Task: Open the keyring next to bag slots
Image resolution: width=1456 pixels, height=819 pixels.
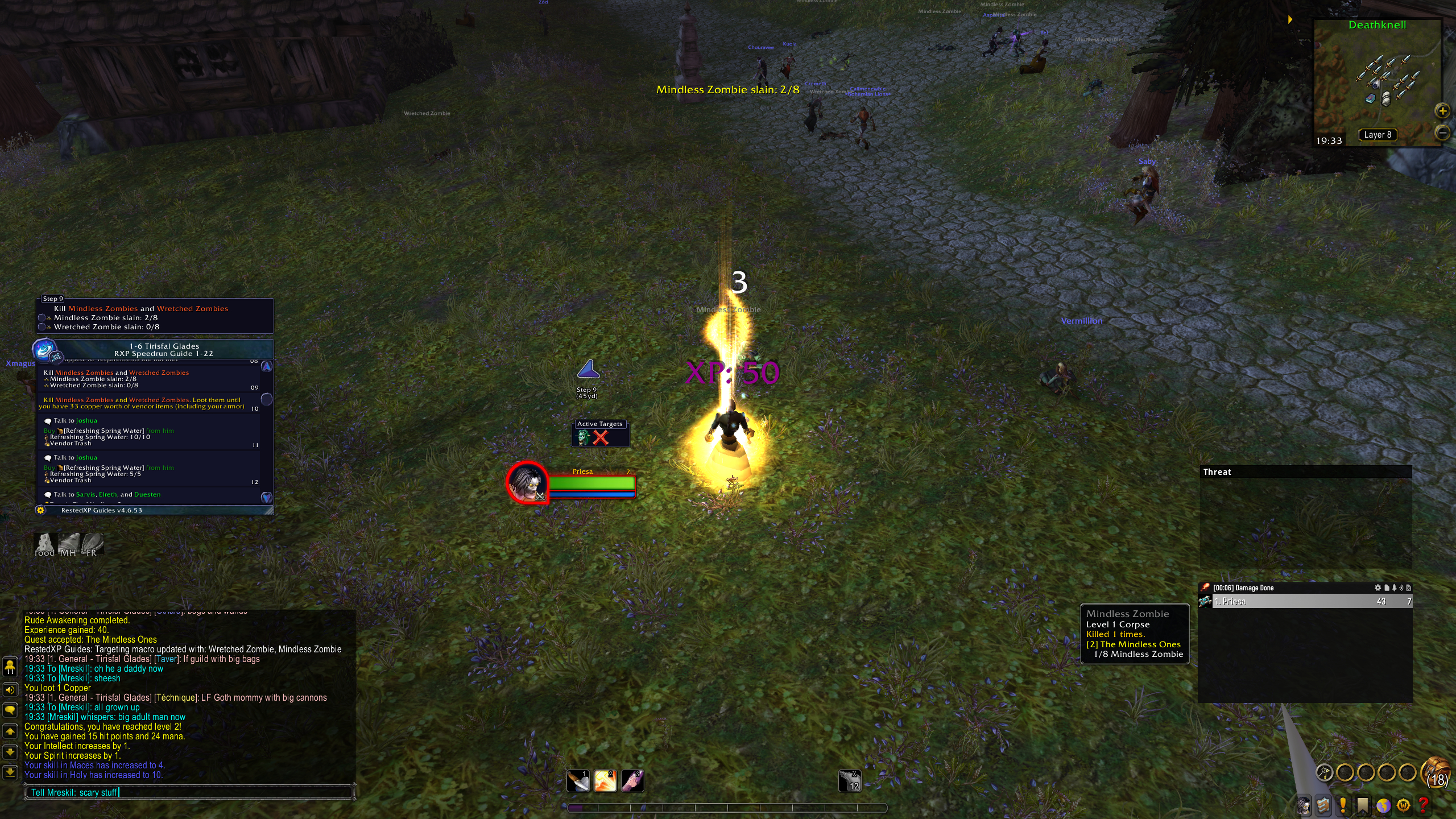Action: [x=1325, y=772]
